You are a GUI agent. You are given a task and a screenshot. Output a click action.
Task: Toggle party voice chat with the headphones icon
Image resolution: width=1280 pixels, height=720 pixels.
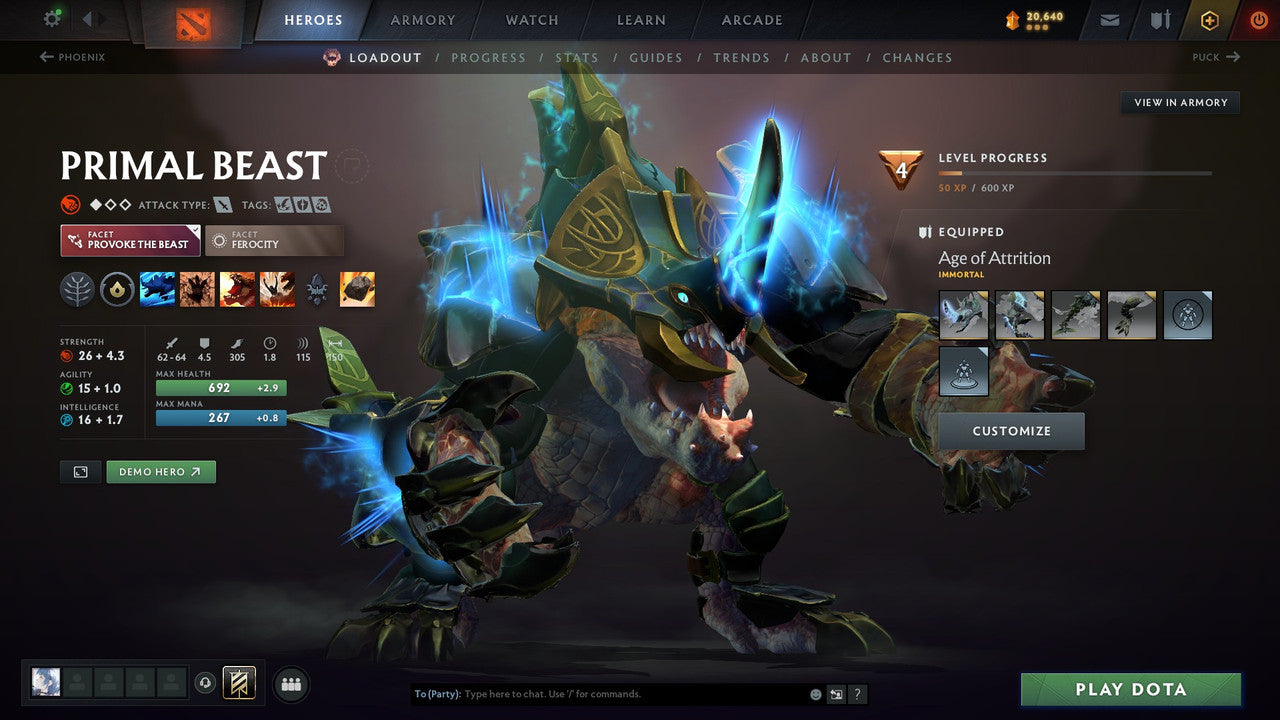(206, 683)
